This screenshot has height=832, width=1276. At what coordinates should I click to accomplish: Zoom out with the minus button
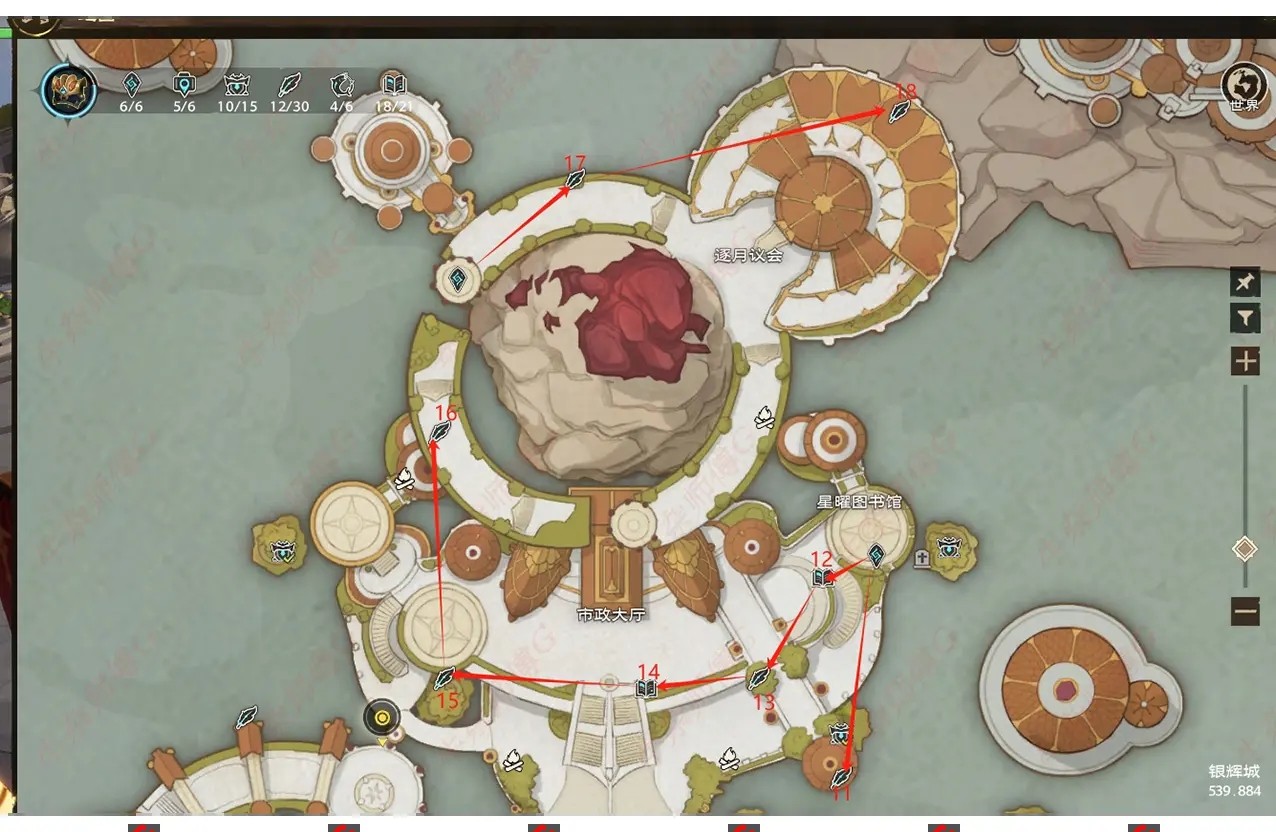coord(1245,610)
